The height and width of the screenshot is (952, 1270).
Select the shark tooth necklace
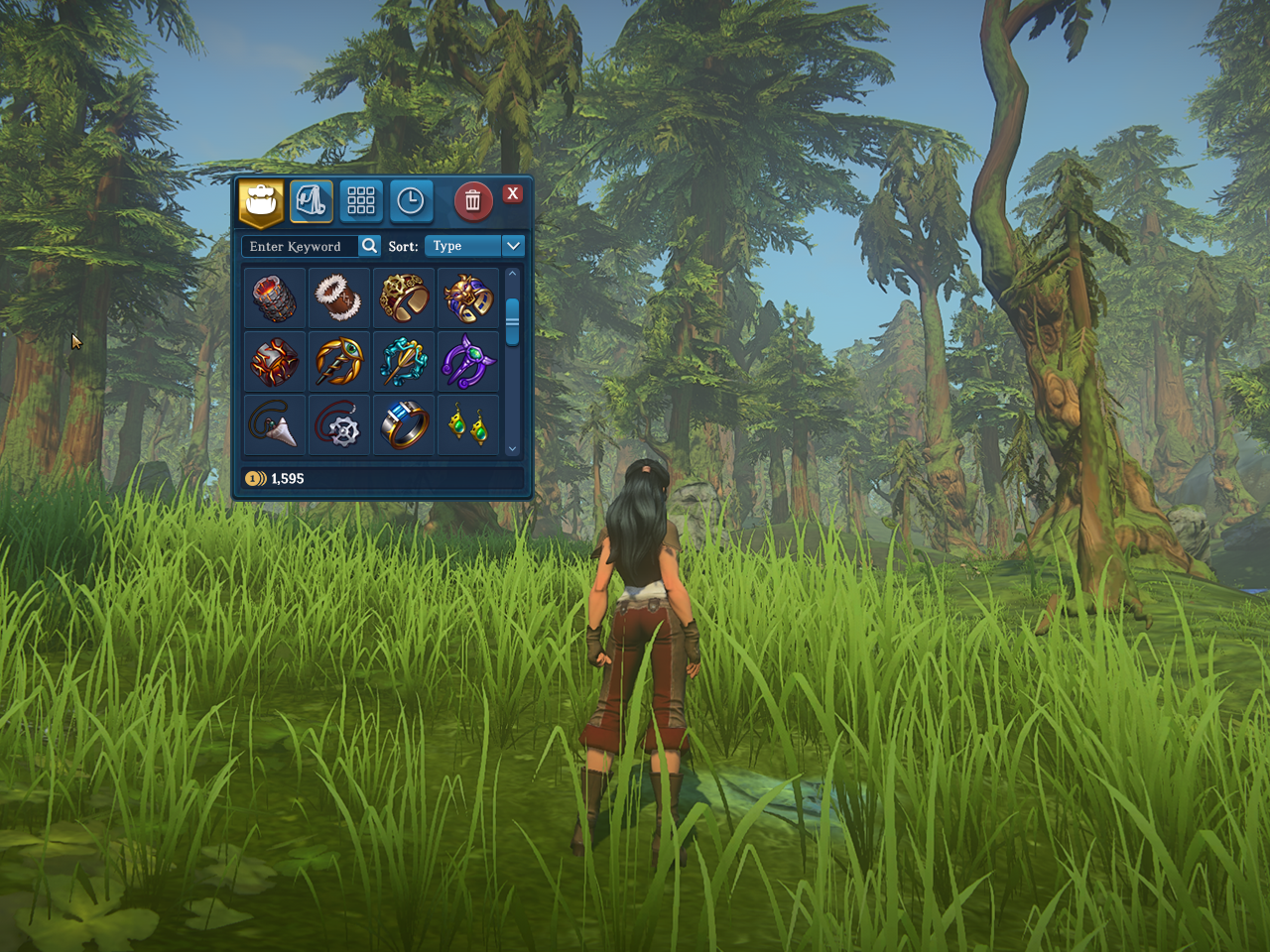pyautogui.click(x=275, y=424)
